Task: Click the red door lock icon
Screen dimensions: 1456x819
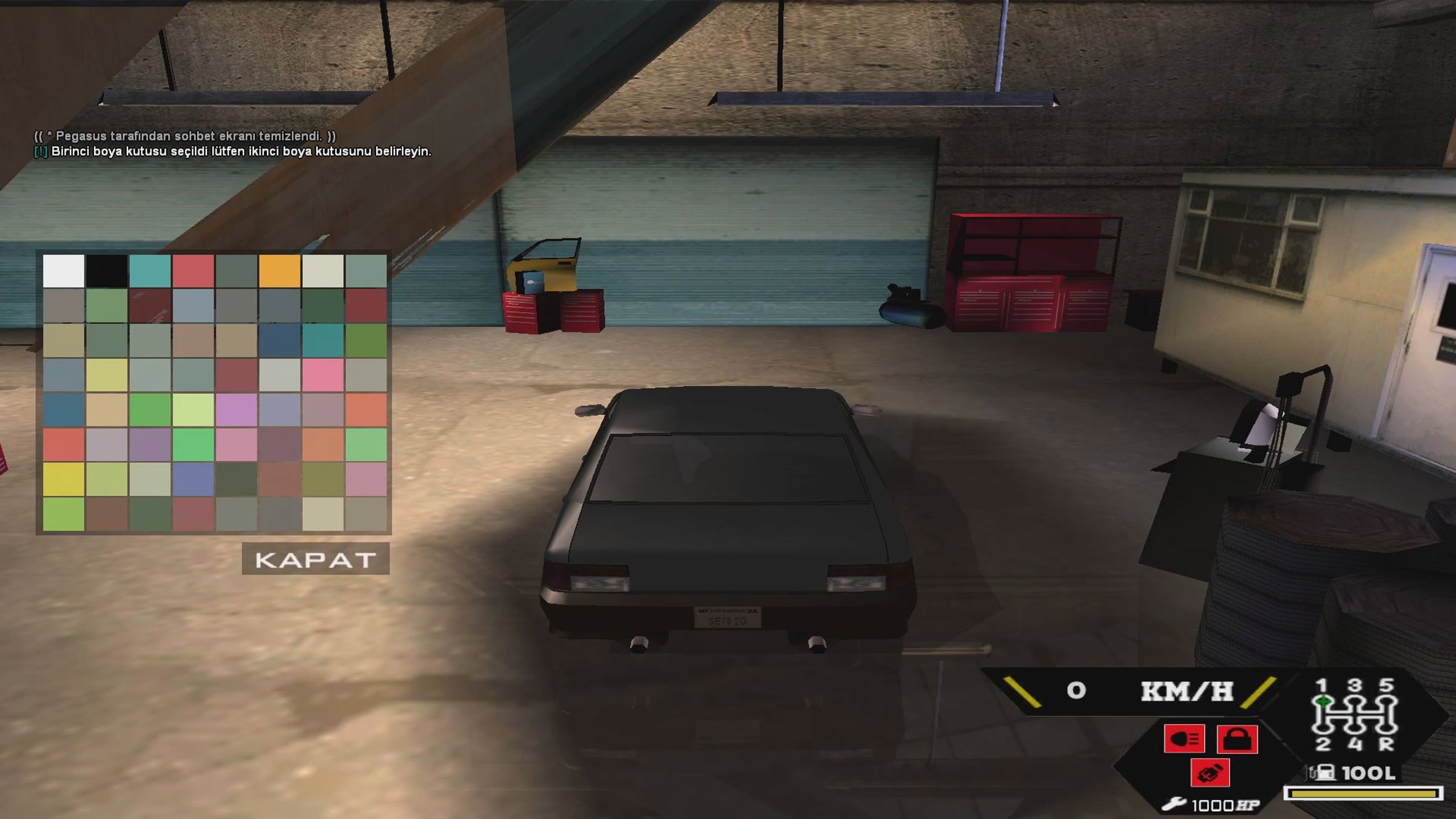Action: coord(1237,739)
